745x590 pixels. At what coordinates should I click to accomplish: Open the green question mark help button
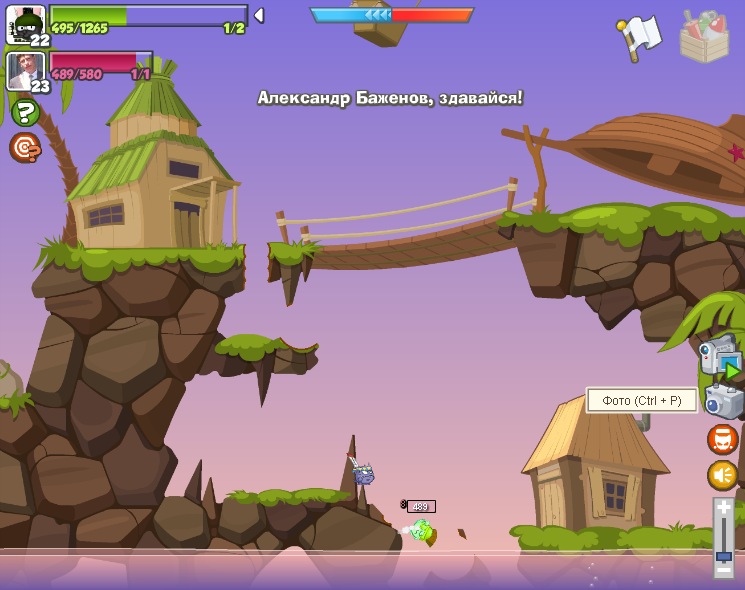point(25,113)
